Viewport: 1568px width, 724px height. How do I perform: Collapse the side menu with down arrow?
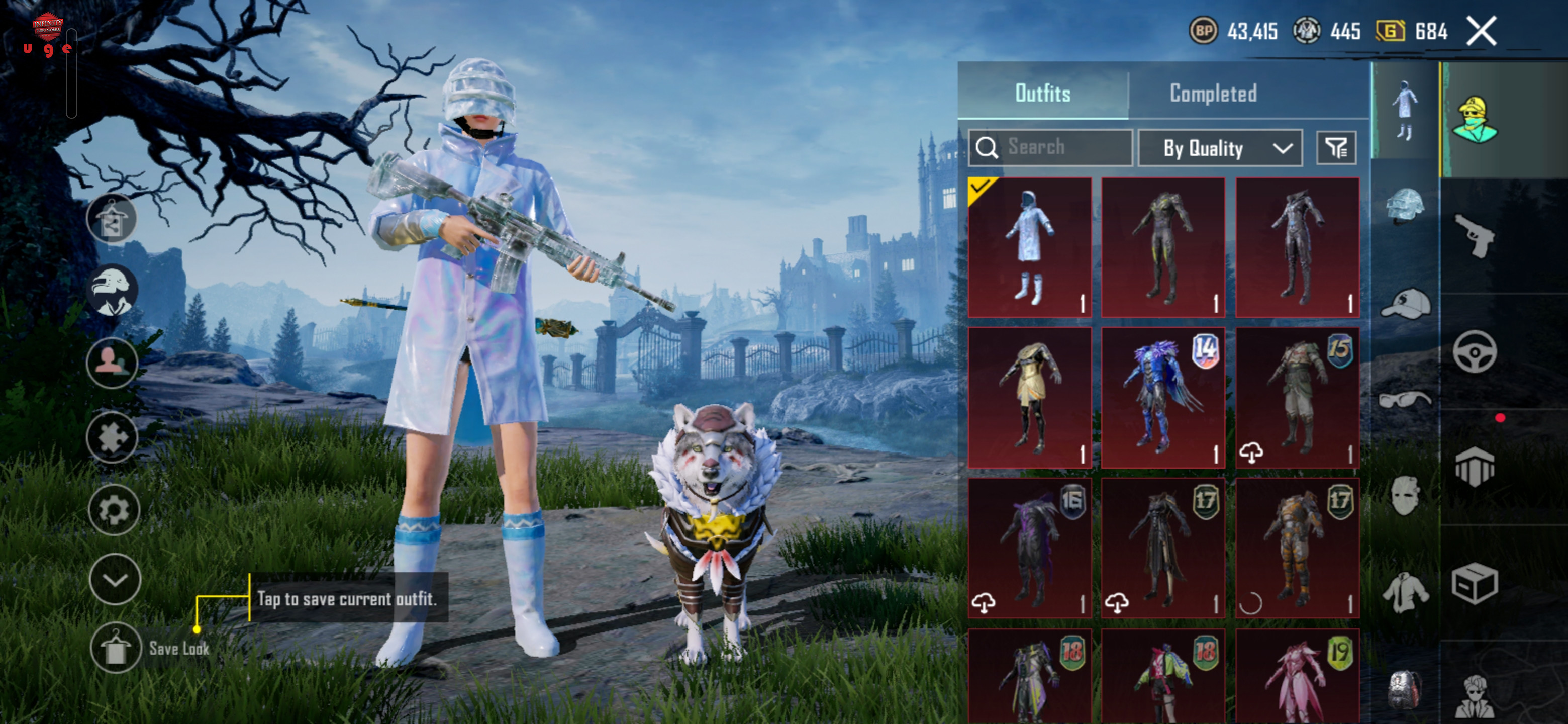(x=115, y=579)
